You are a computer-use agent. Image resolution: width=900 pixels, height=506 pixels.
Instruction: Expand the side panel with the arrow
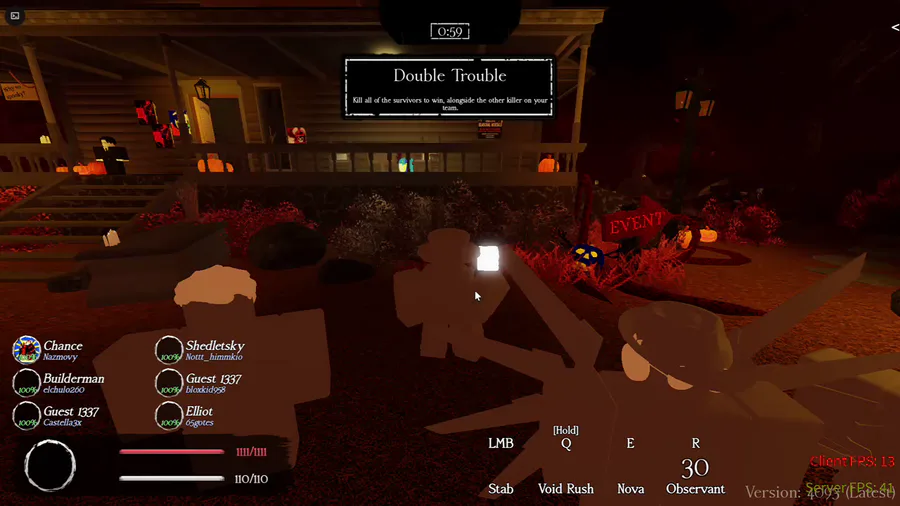[895, 28]
